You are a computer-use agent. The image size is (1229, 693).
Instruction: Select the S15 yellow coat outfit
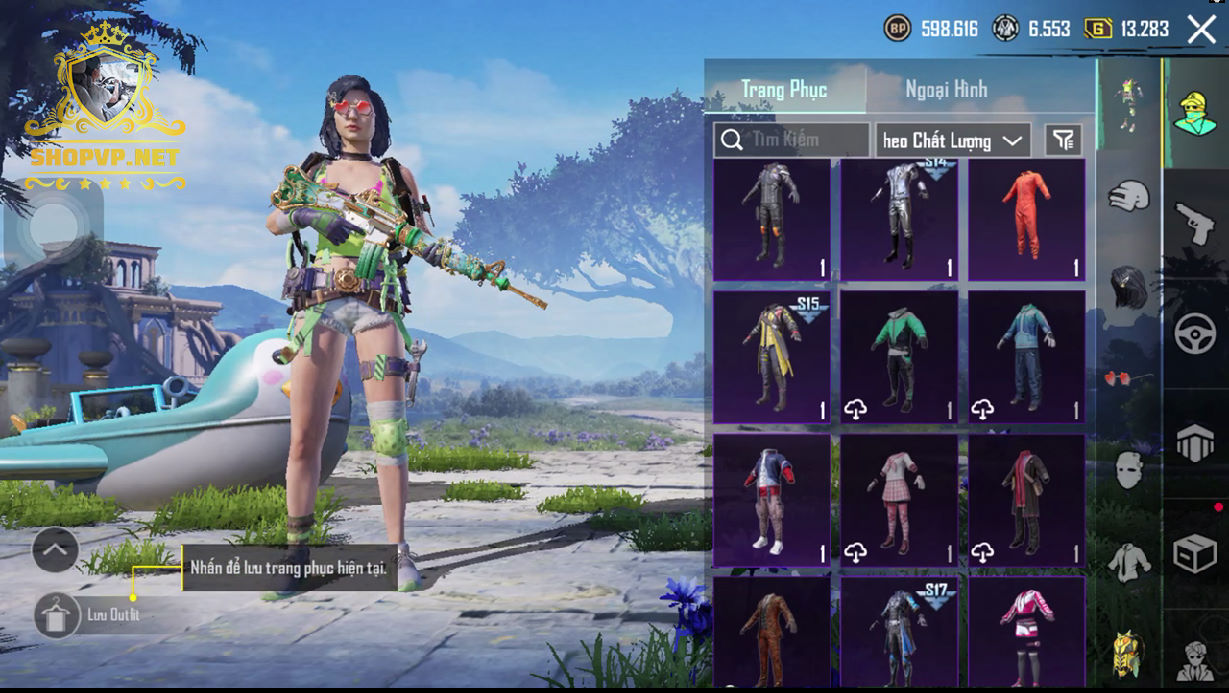click(x=771, y=356)
